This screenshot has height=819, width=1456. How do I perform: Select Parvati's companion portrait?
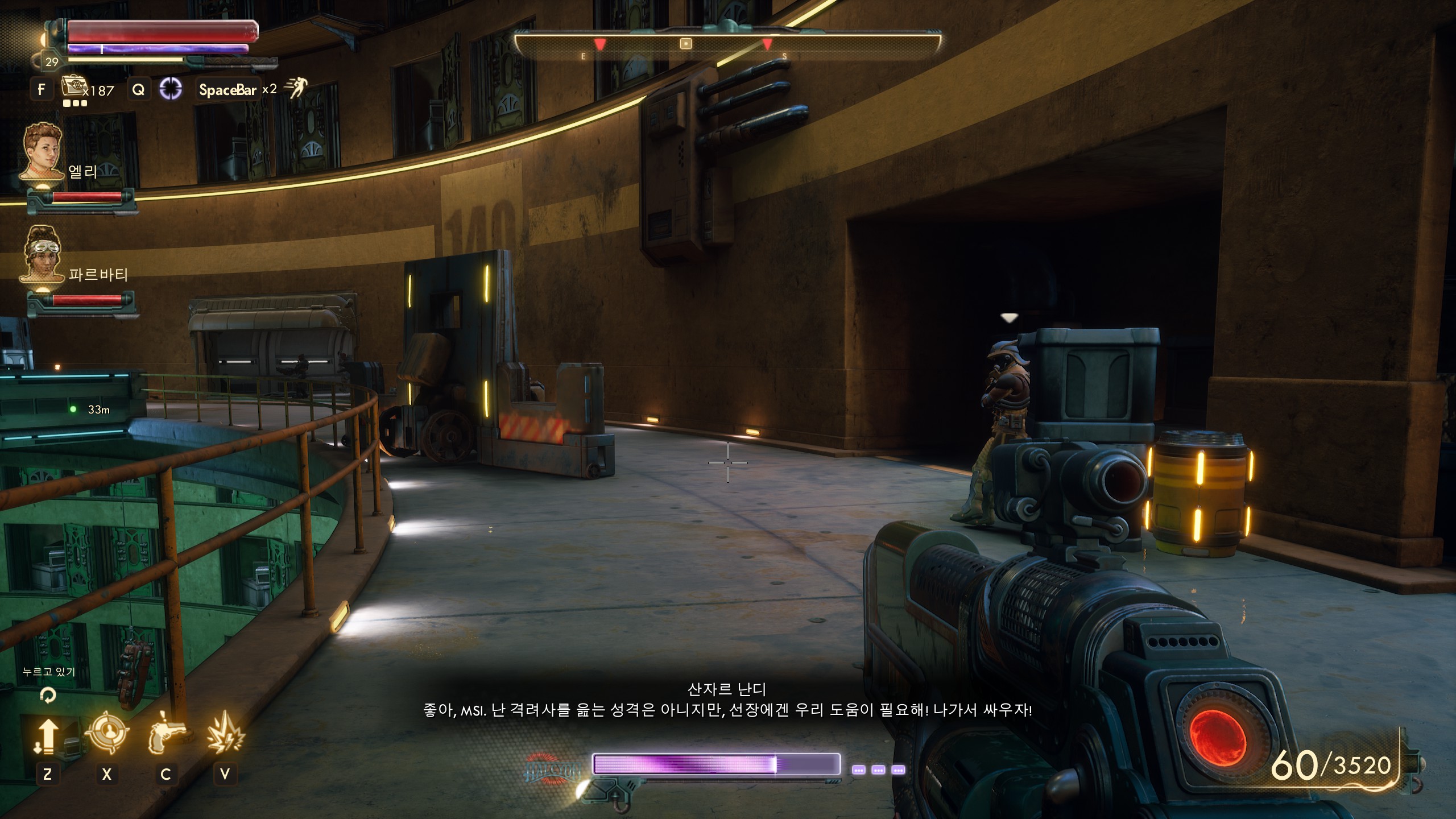(43, 255)
